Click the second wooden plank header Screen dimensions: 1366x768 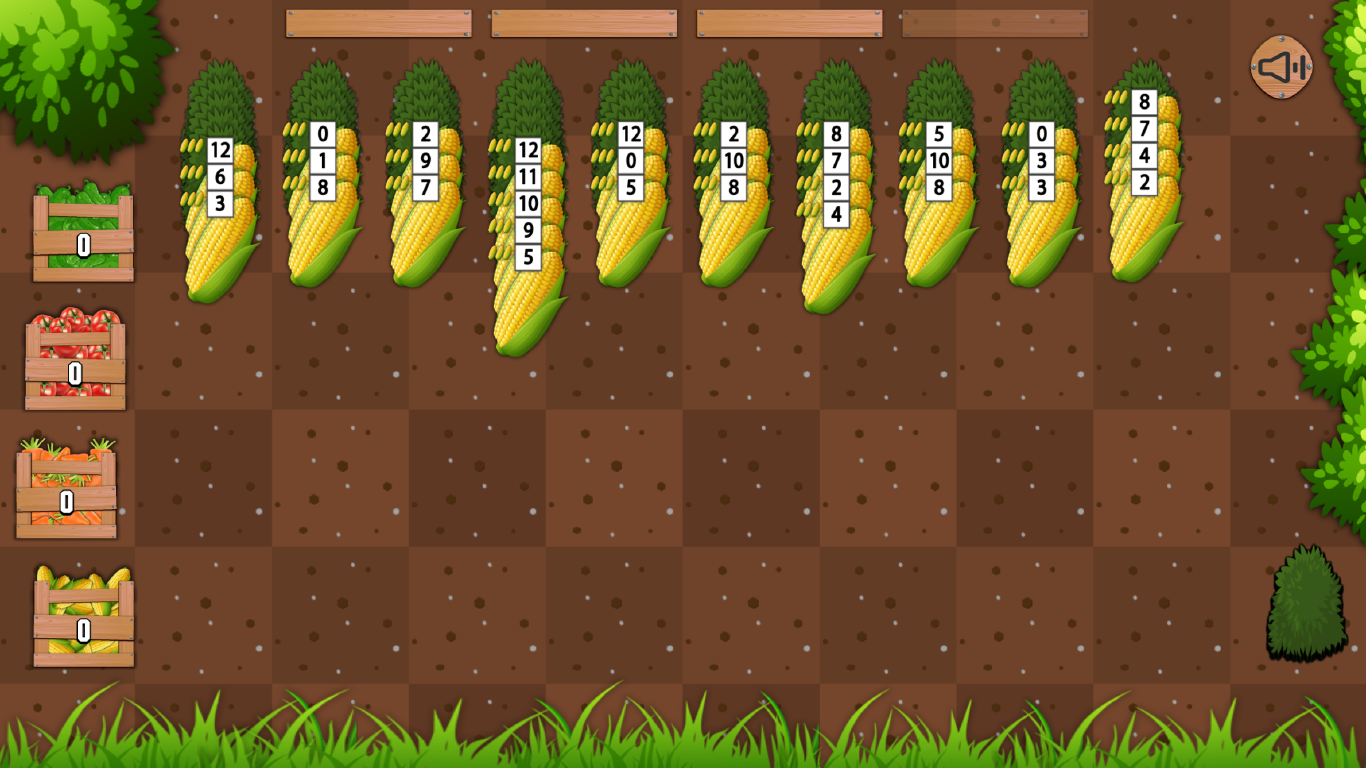[583, 22]
